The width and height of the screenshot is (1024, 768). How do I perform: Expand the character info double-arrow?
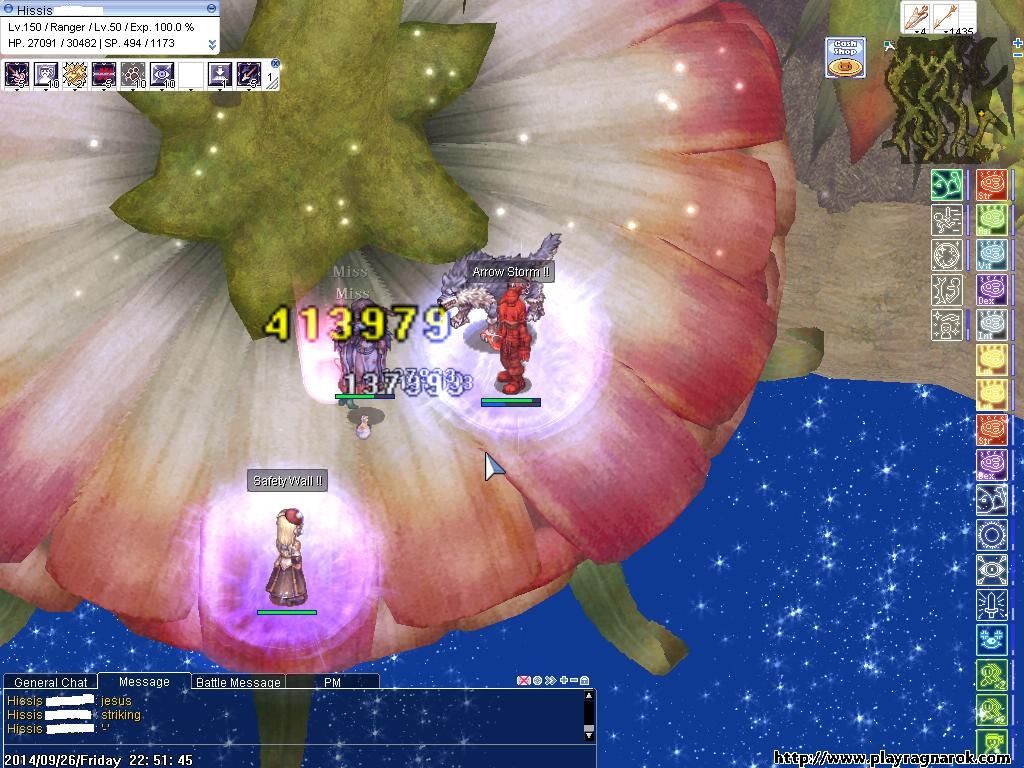pos(212,45)
